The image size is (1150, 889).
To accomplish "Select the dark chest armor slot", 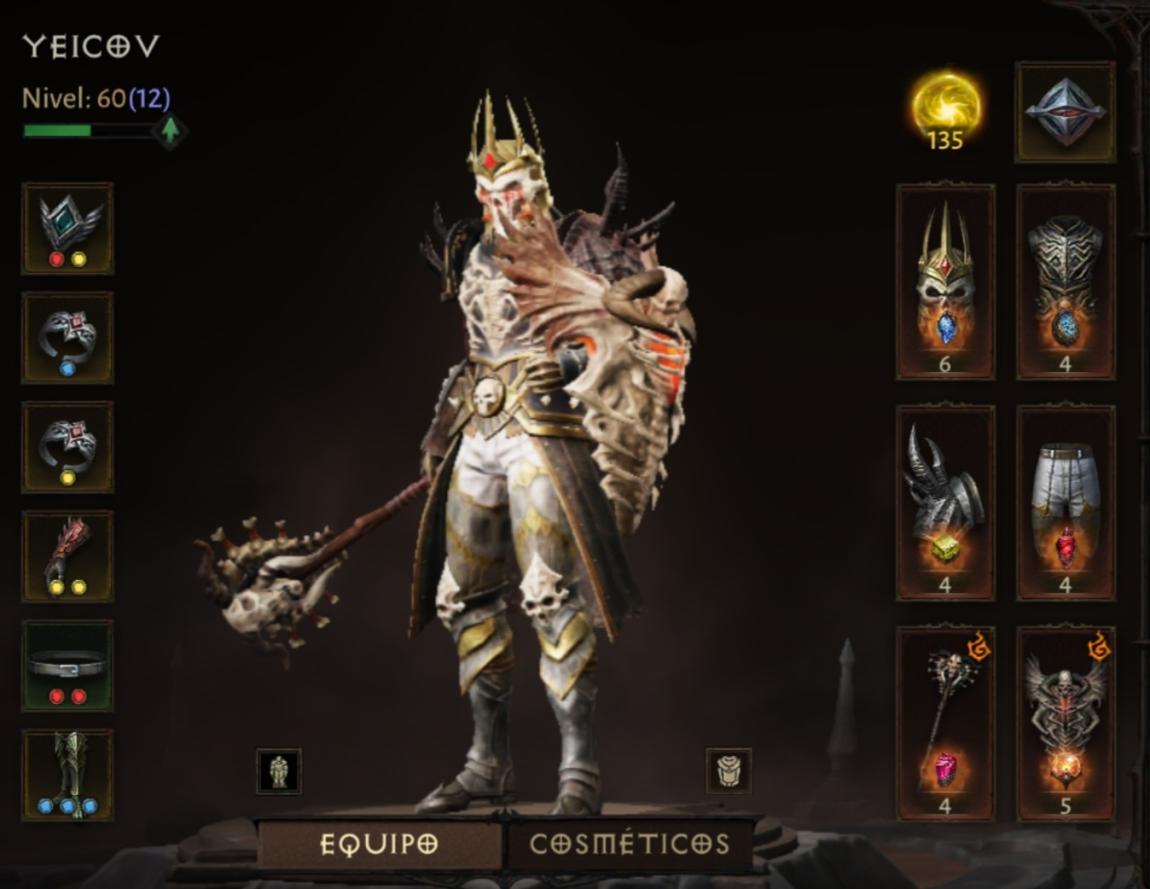I will (x=1065, y=282).
